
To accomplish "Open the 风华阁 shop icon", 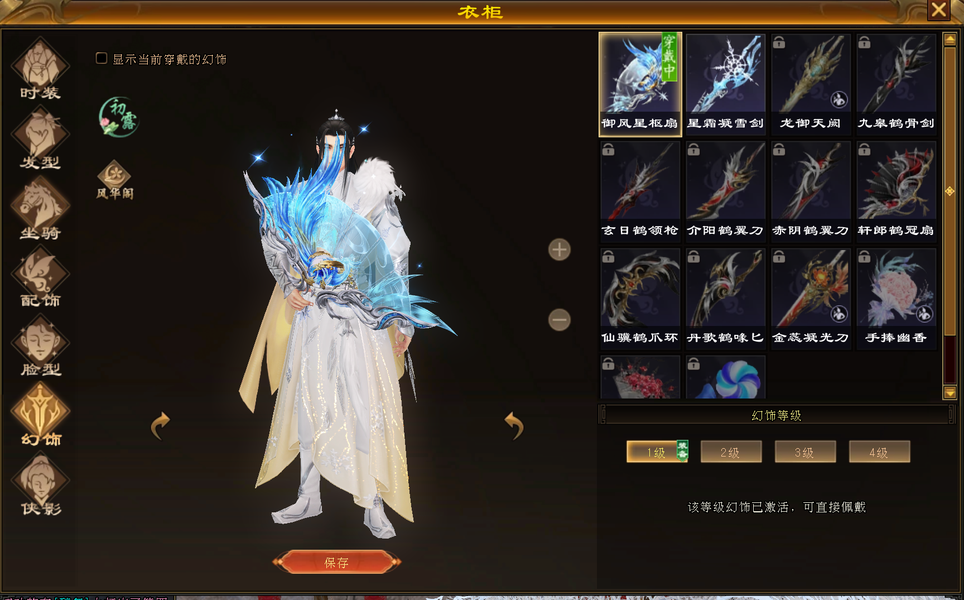I will pyautogui.click(x=114, y=180).
